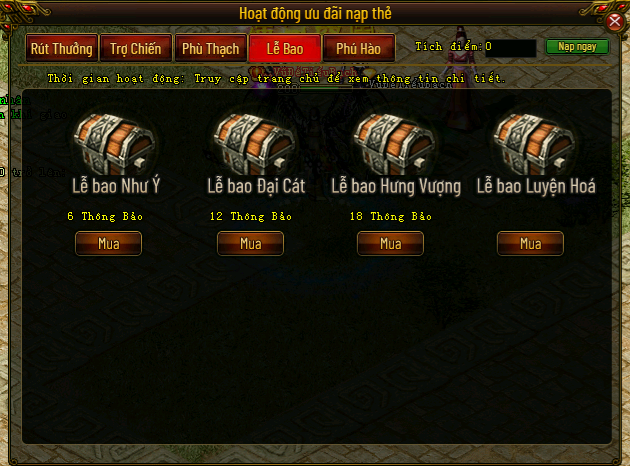The image size is (630, 466).
Task: Inspect the Lễ bao Đại Cát chest icon
Action: coord(250,144)
